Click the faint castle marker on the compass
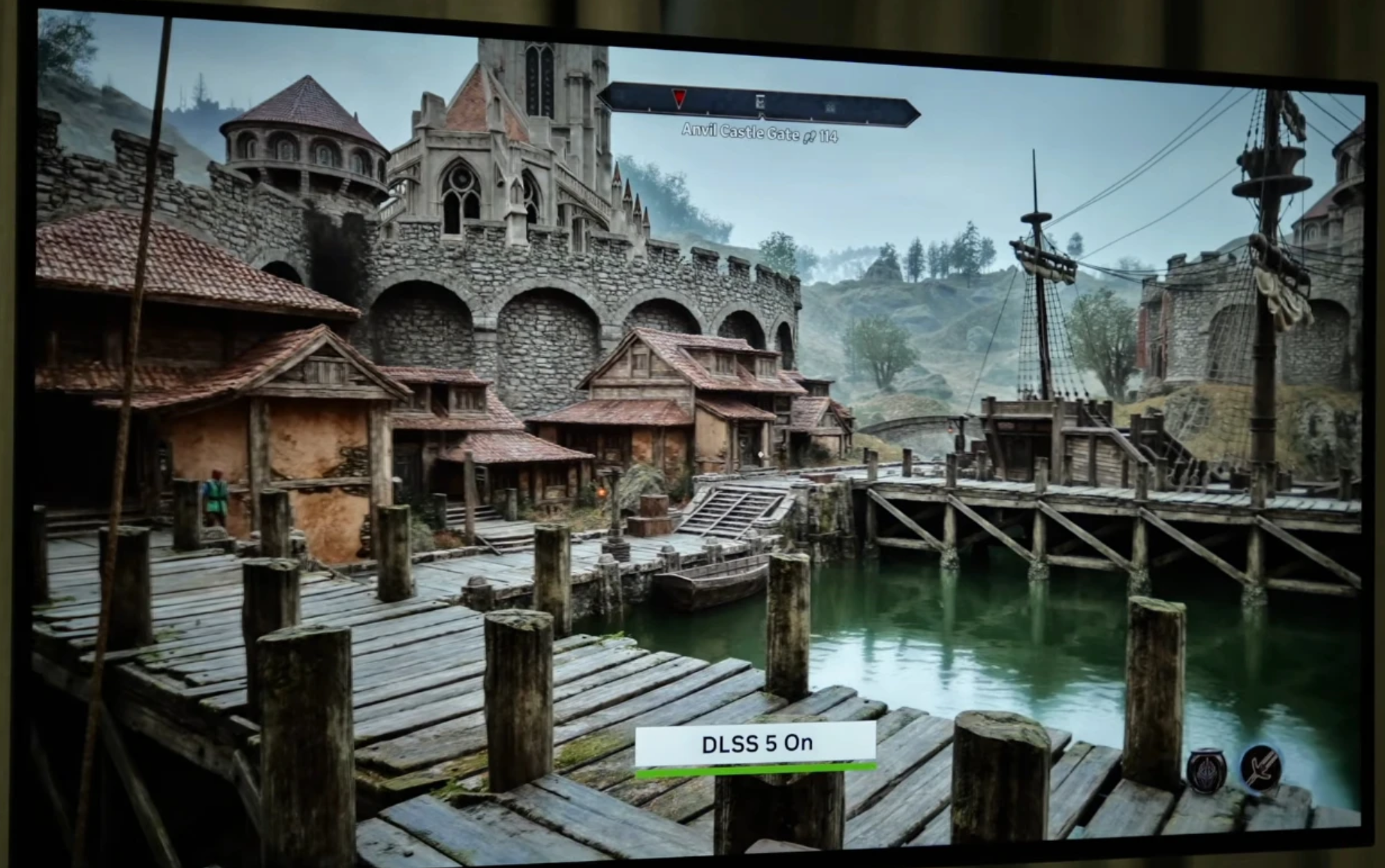 tap(830, 106)
